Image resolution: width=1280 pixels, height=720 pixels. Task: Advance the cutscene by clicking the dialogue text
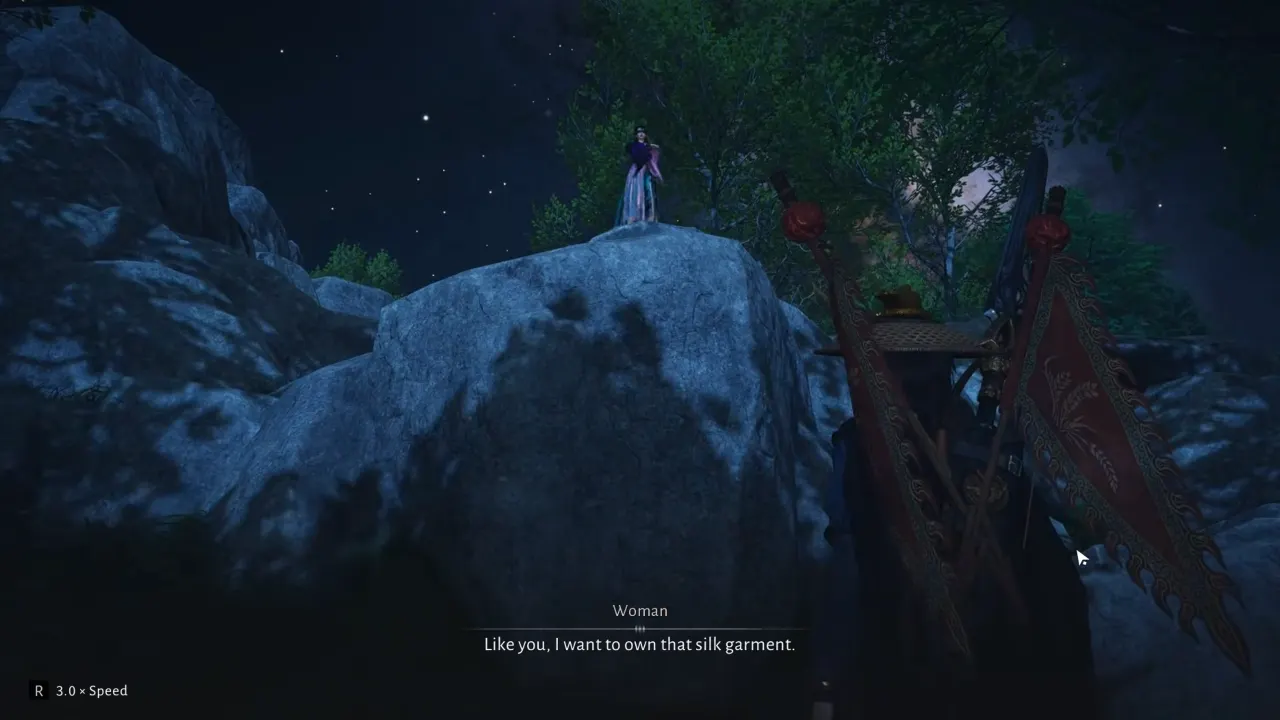click(640, 644)
